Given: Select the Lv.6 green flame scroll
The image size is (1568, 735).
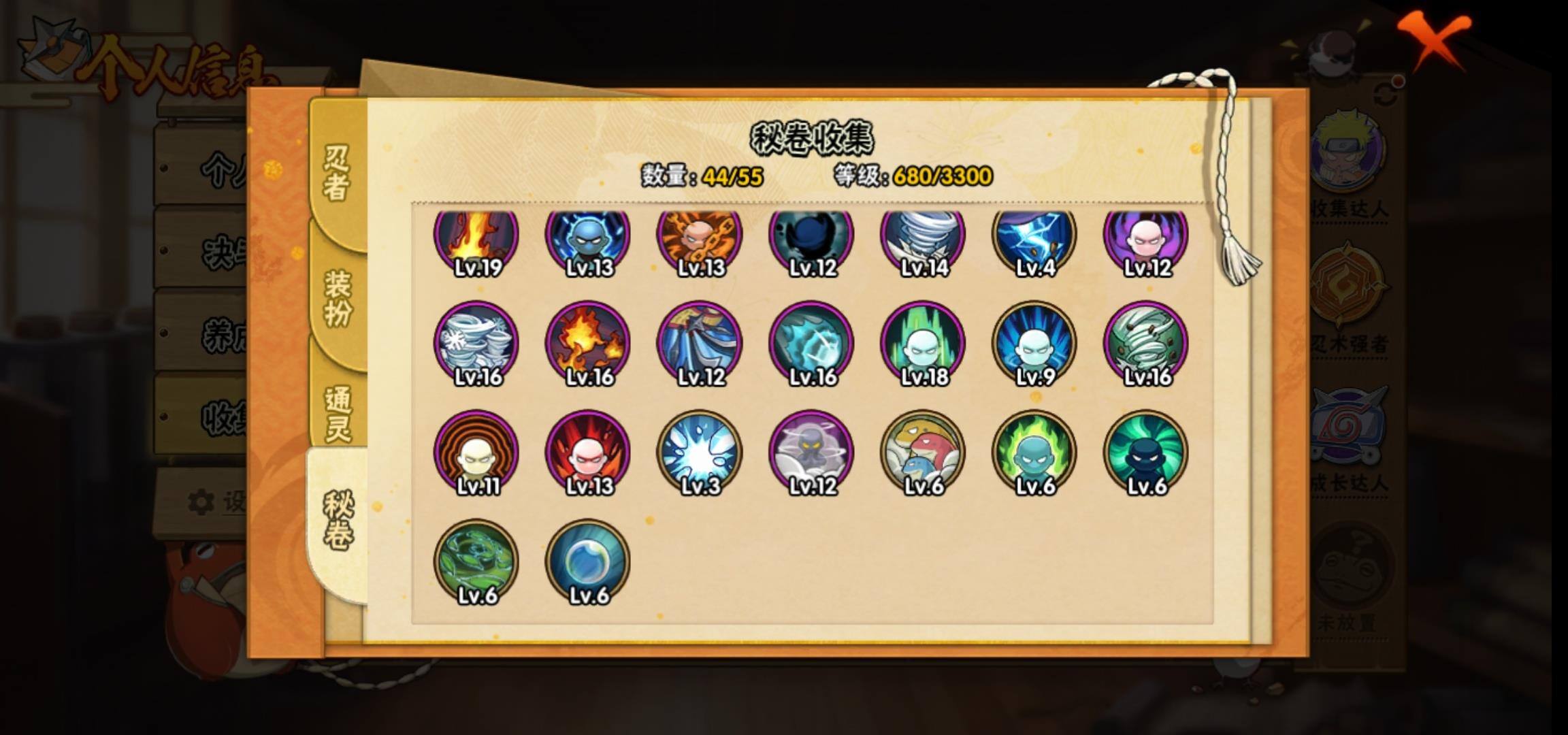Looking at the screenshot, I should point(1034,453).
